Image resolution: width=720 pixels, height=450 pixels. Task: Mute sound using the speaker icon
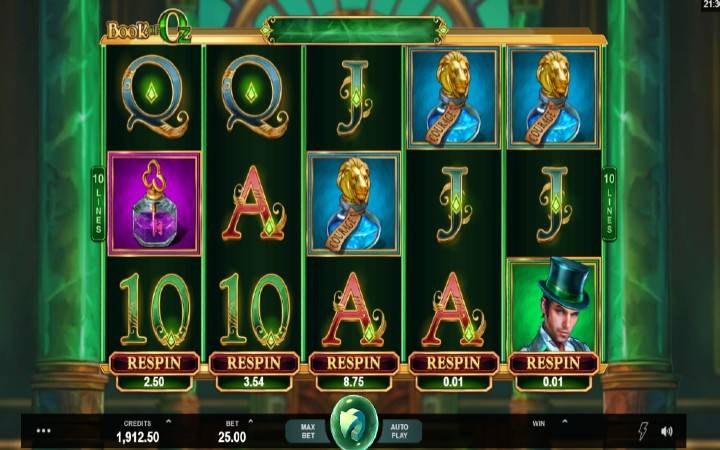click(667, 432)
